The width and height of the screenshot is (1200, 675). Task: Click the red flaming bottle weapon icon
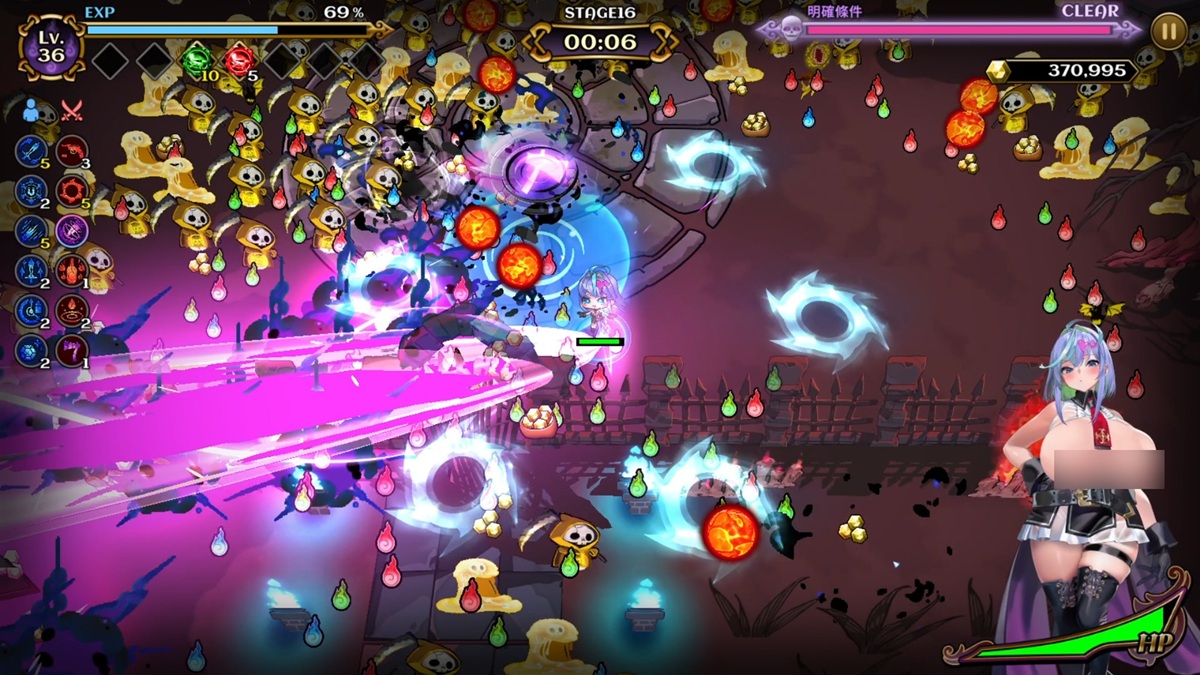(x=72, y=270)
